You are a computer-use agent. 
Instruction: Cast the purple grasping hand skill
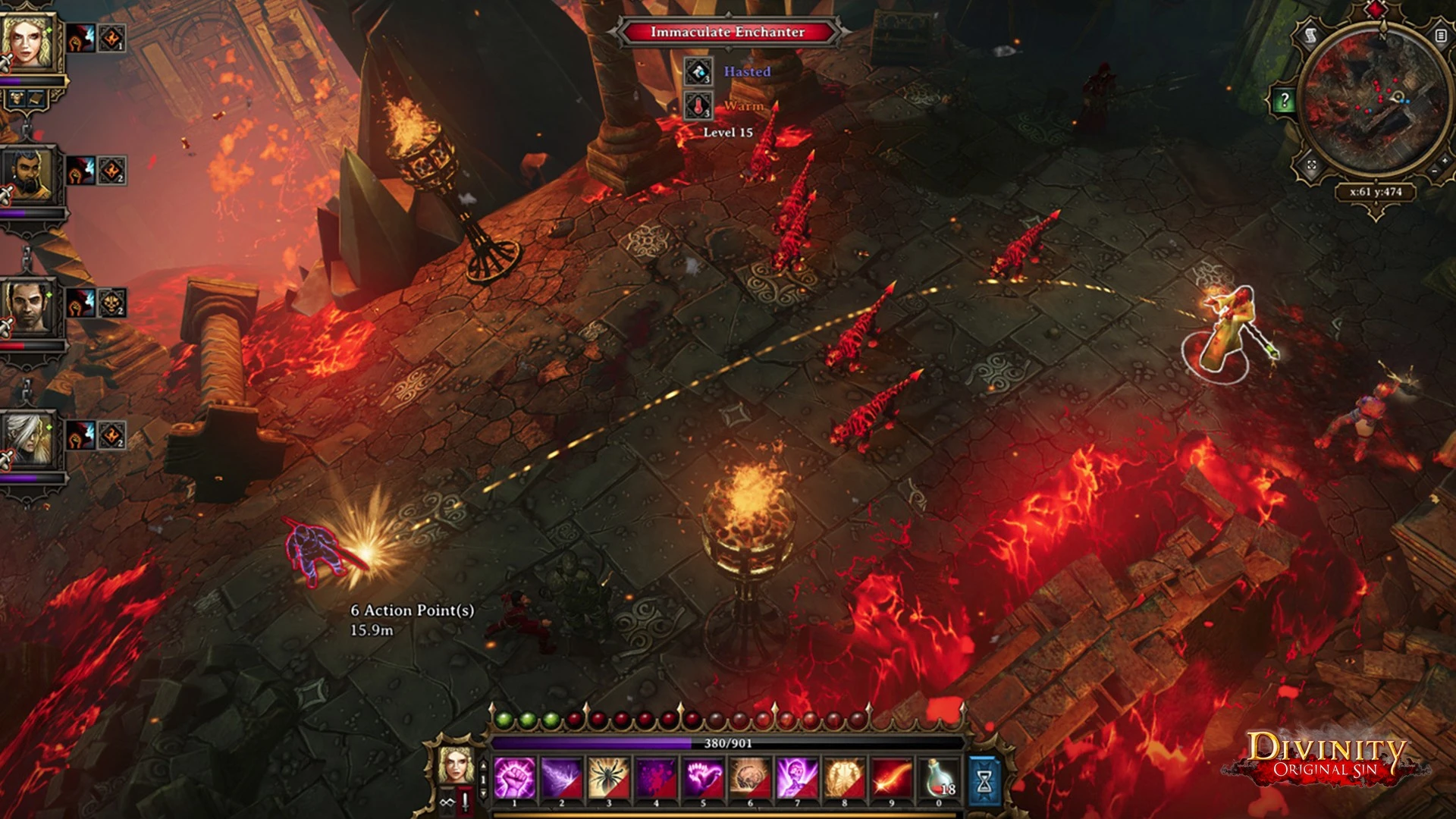point(703,779)
